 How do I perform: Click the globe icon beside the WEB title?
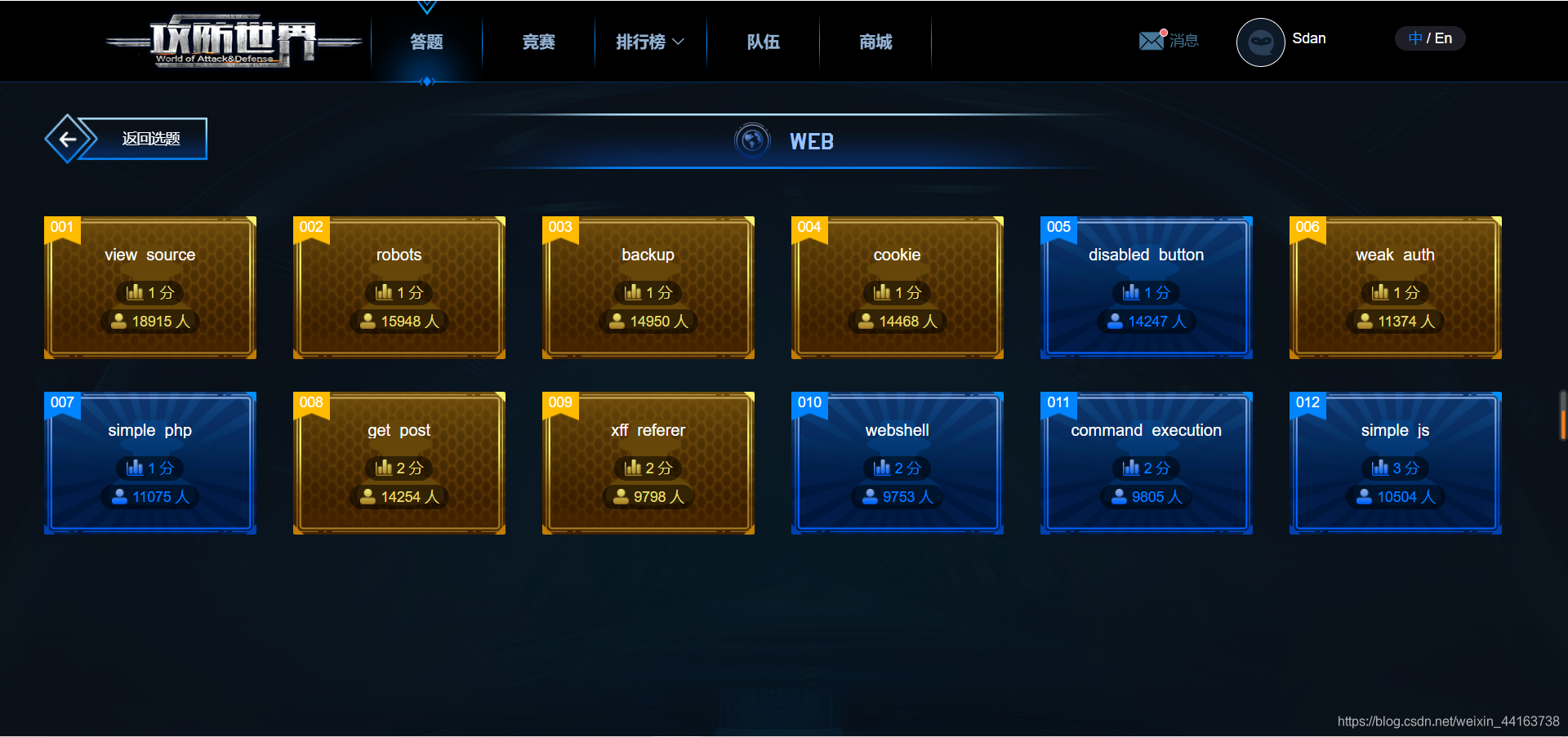751,140
